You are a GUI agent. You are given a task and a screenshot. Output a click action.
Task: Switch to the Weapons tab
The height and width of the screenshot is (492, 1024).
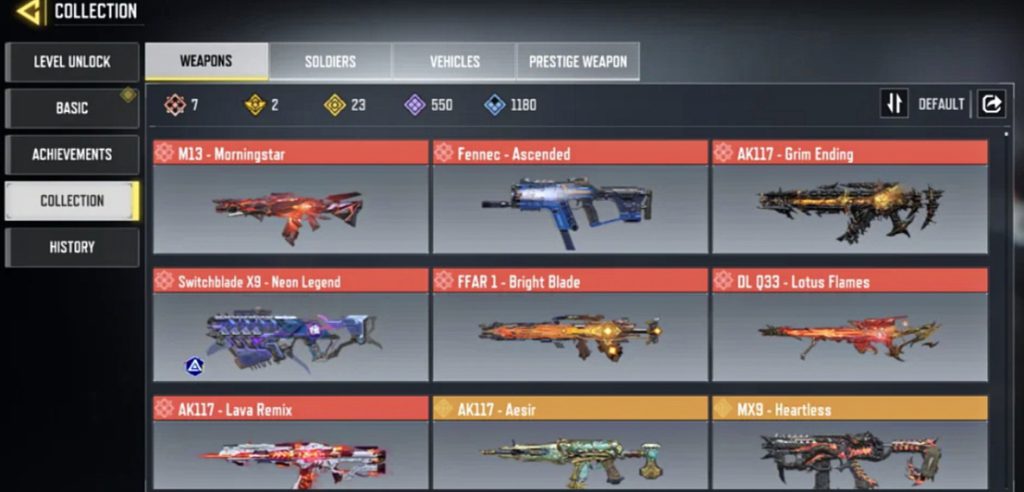[x=206, y=62]
